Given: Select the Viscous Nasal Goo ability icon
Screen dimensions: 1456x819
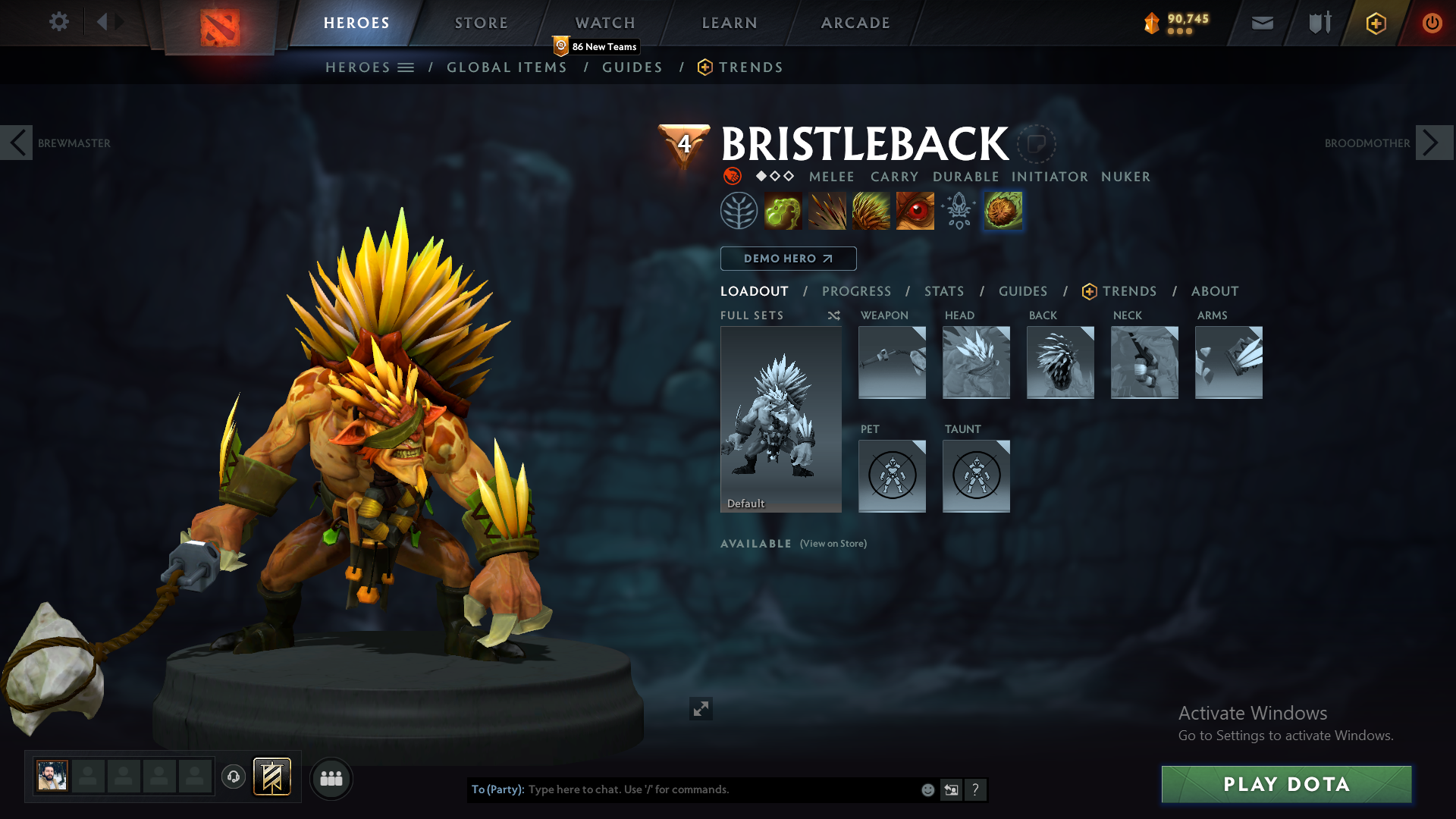Looking at the screenshot, I should coord(784,210).
